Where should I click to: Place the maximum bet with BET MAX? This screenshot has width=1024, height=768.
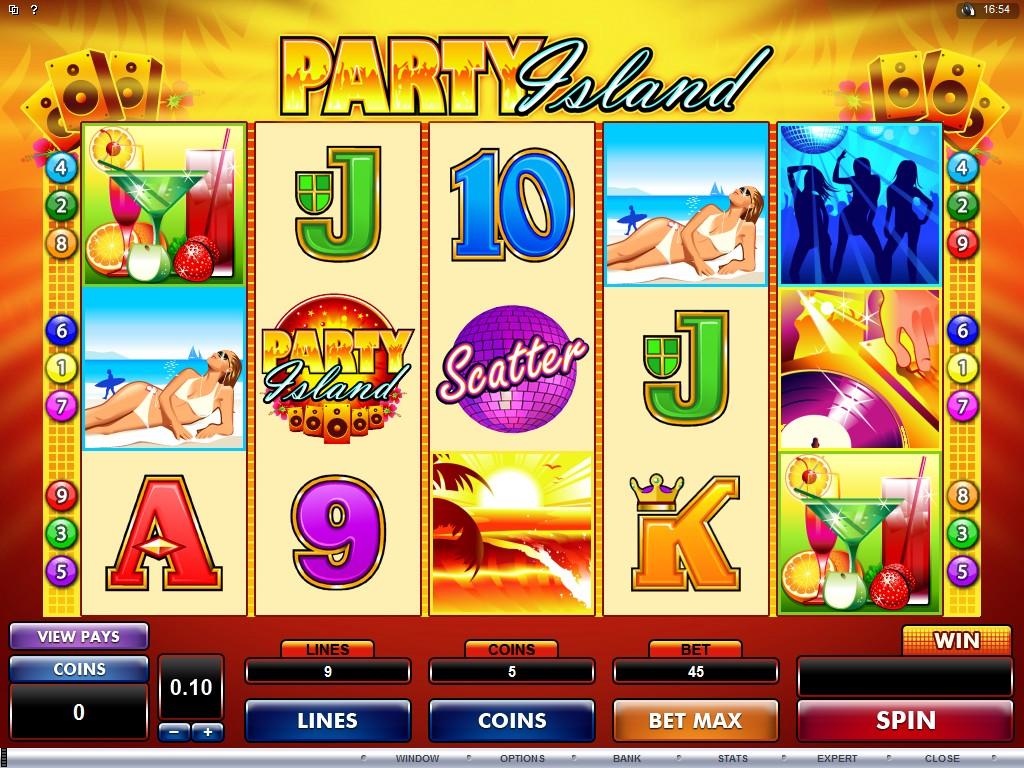pyautogui.click(x=695, y=720)
